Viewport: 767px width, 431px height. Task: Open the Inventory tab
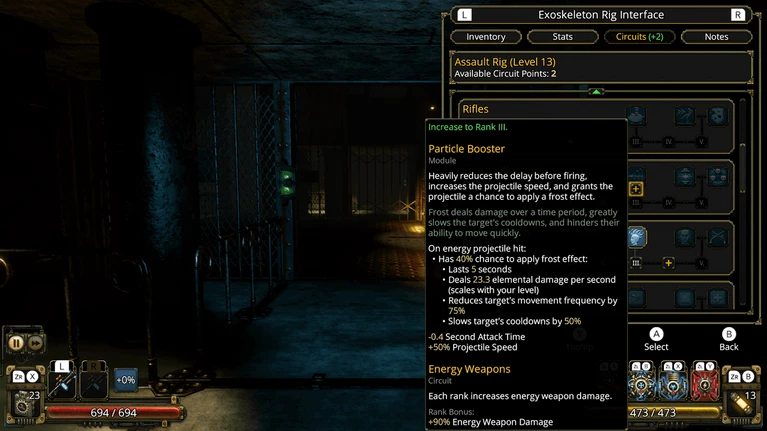(x=486, y=37)
